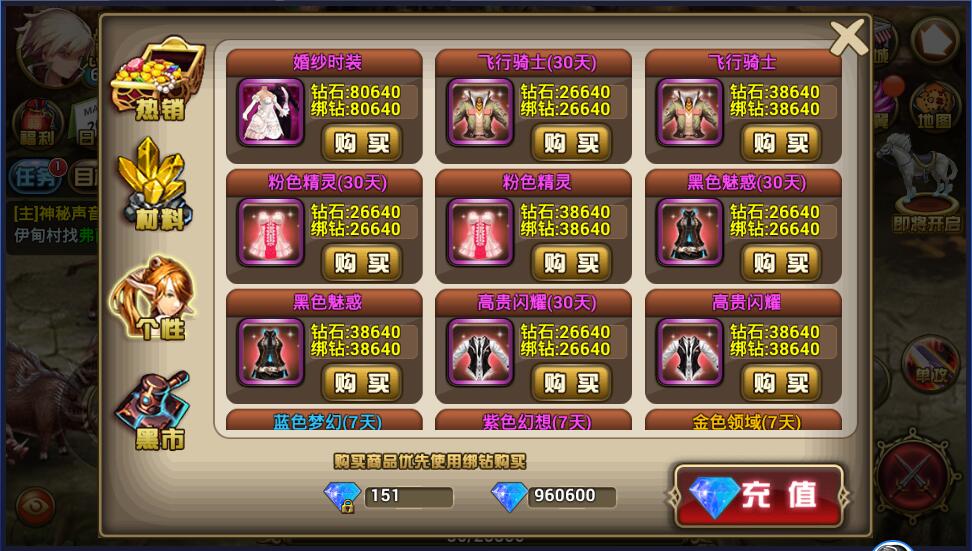Buy permanent 黑色魅惑 for 38640 diamonds
The width and height of the screenshot is (972, 551).
click(x=361, y=383)
